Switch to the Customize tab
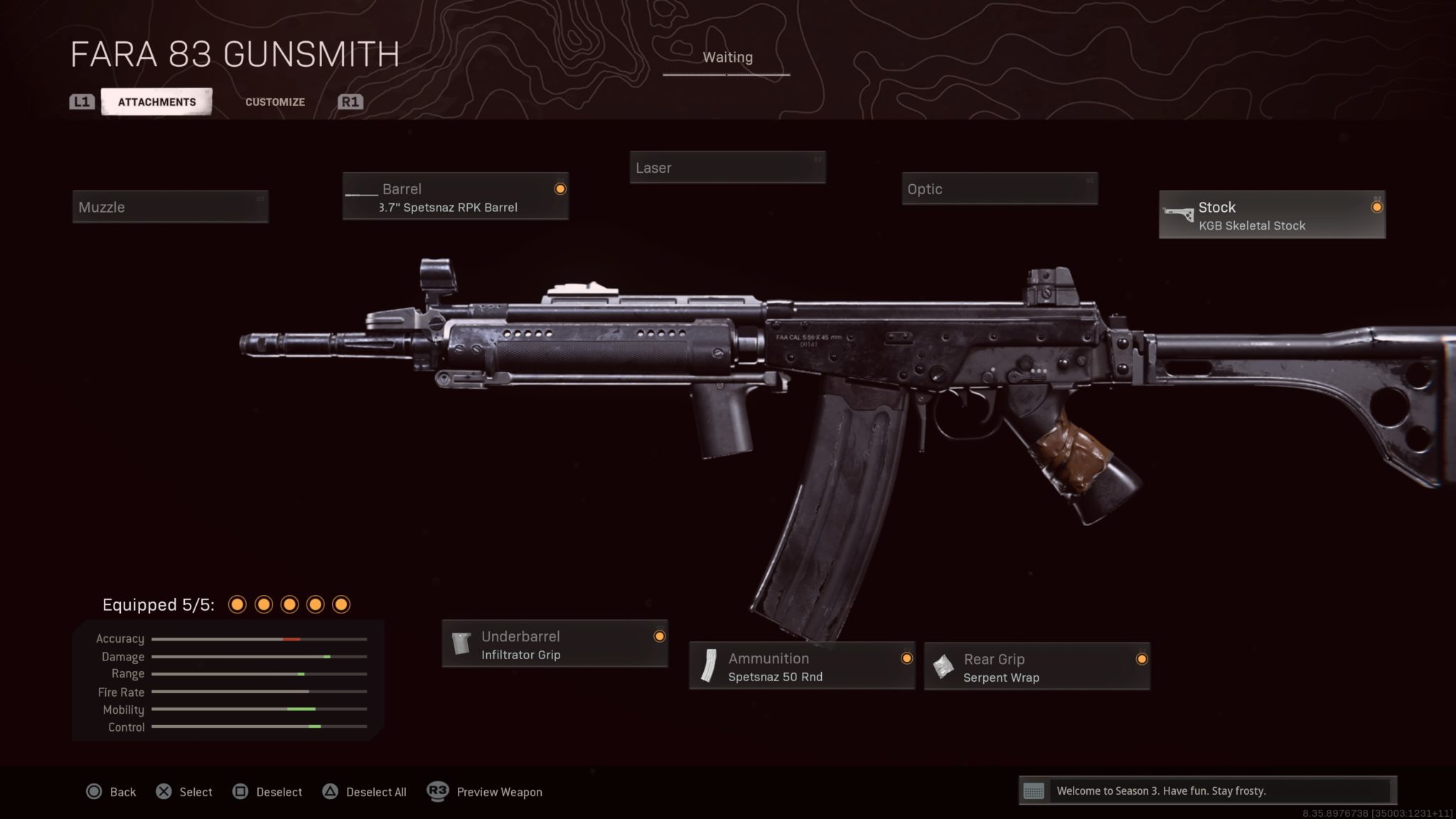This screenshot has height=819, width=1456. [x=274, y=102]
